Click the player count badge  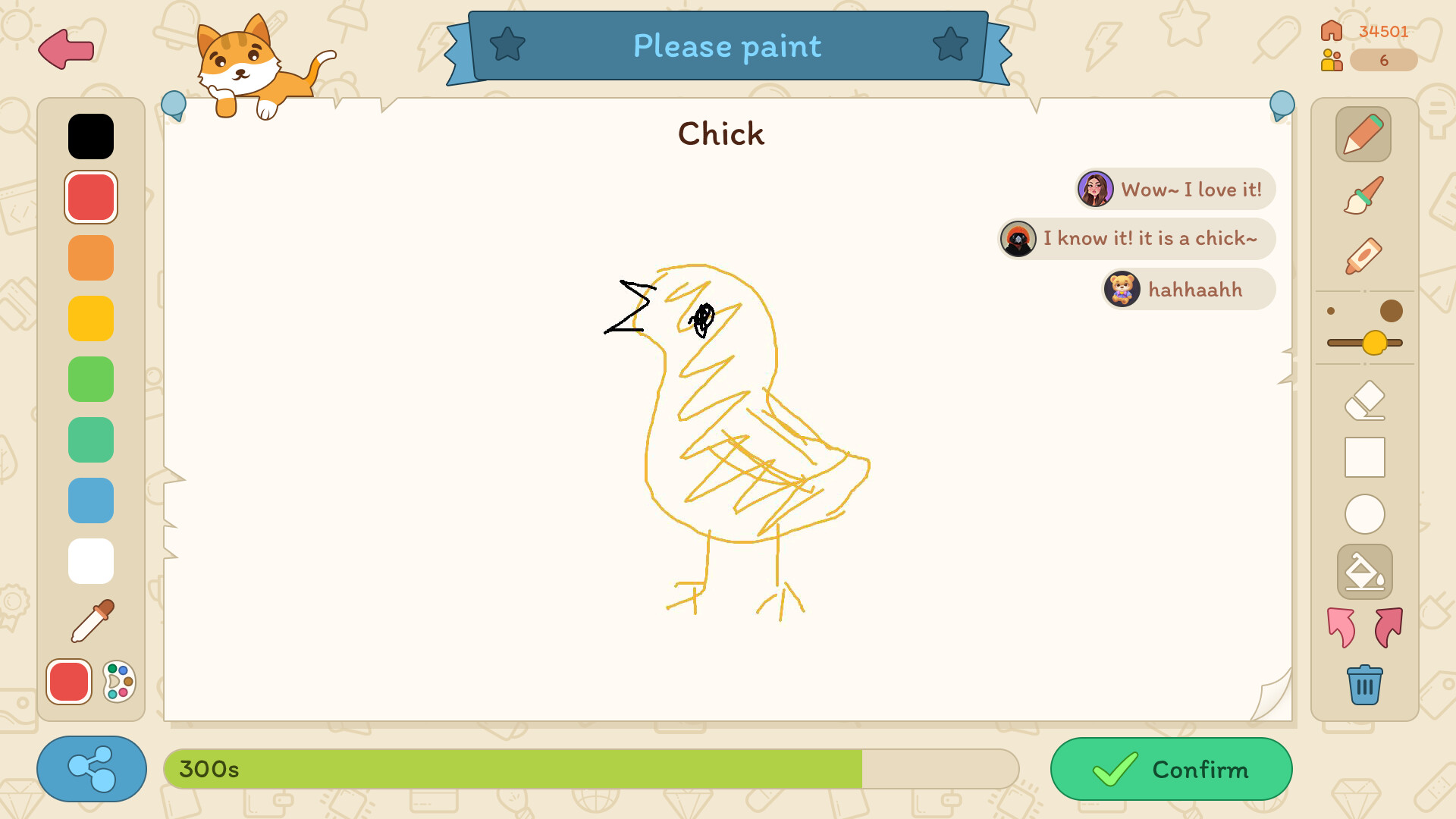point(1384,60)
